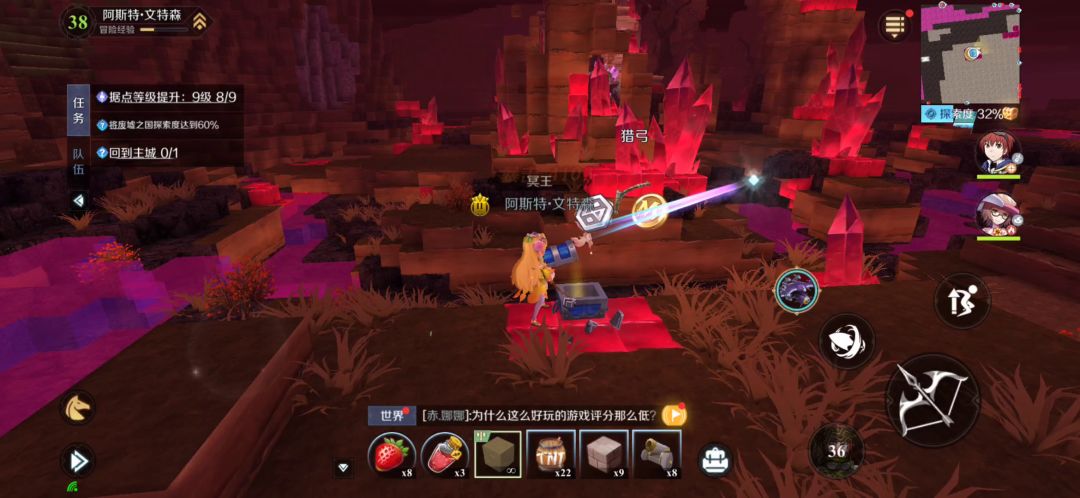Screen dimensions: 1080x498
Task: Activate the jump button
Action: [961, 300]
